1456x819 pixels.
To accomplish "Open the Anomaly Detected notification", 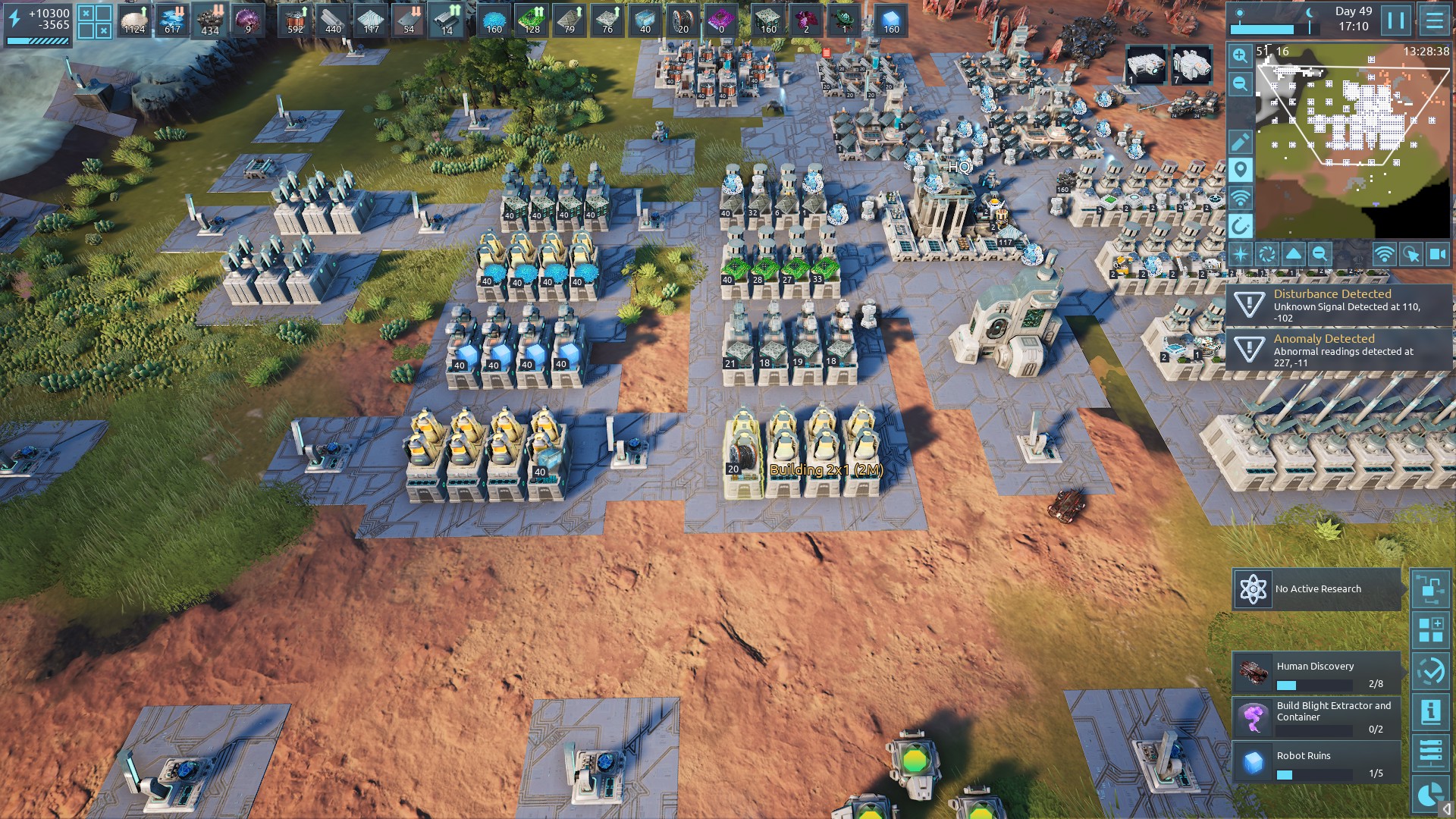I will [1338, 350].
